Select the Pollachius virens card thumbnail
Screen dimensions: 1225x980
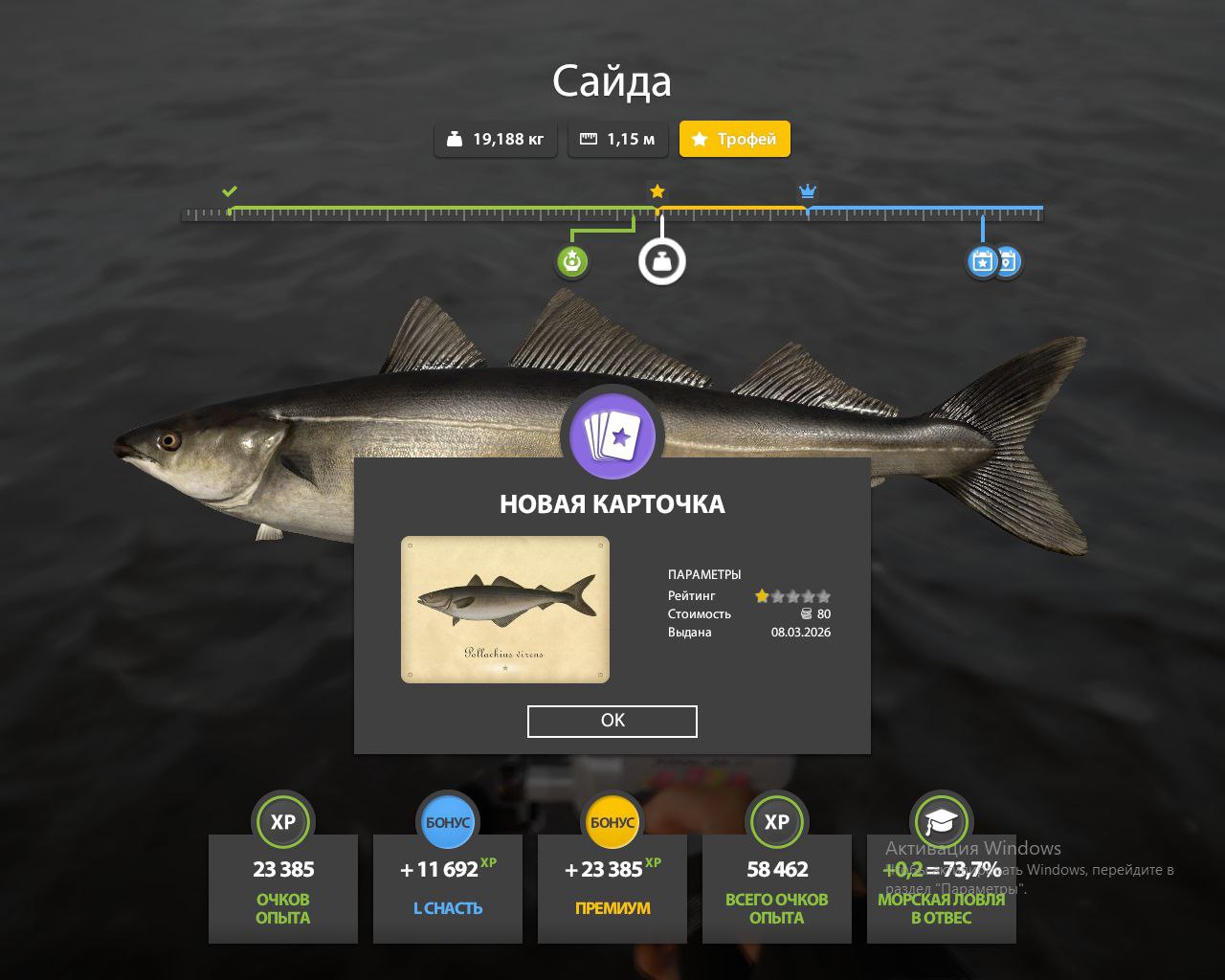505,610
